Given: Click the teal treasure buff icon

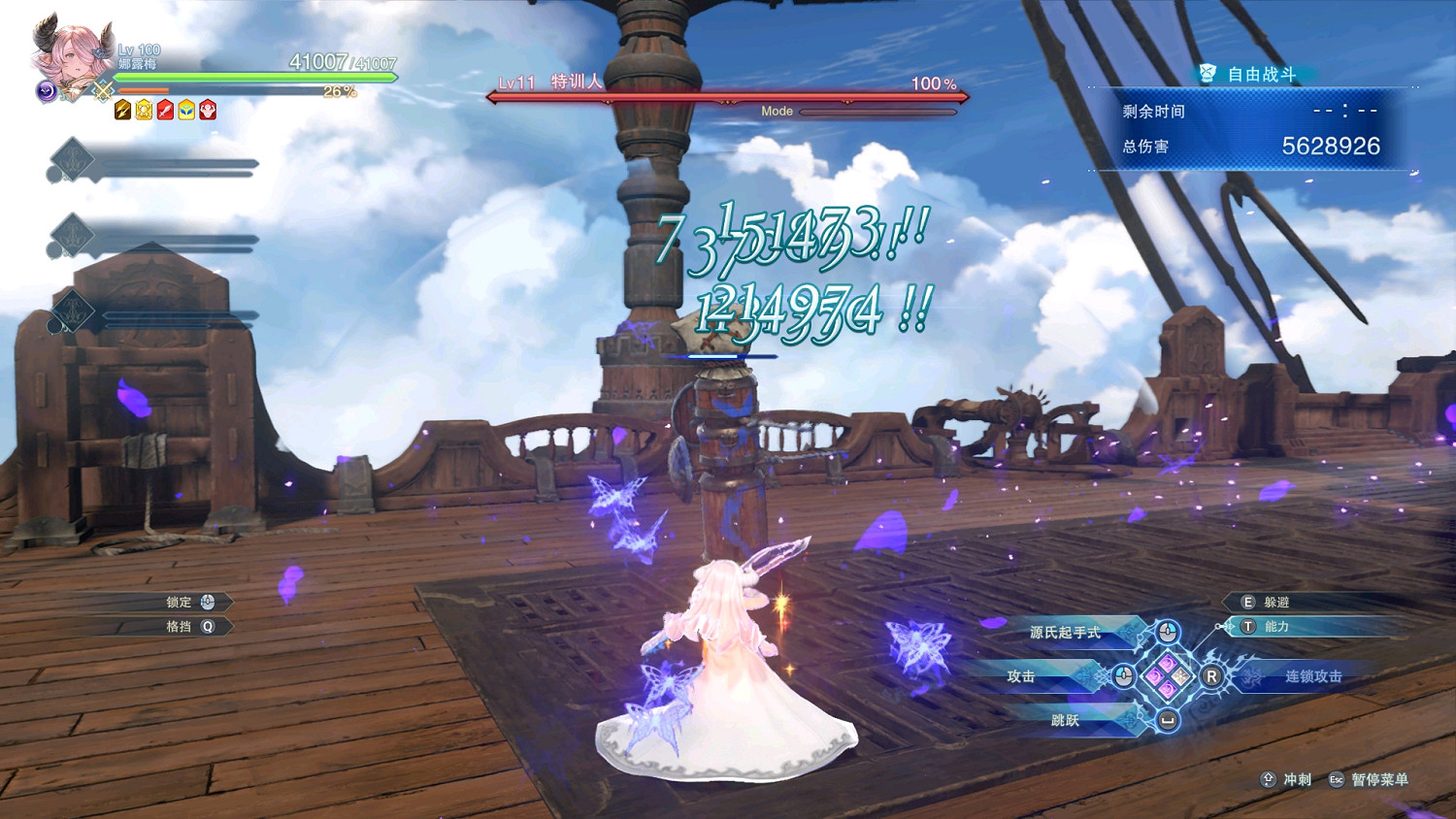Looking at the screenshot, I should point(184,109).
